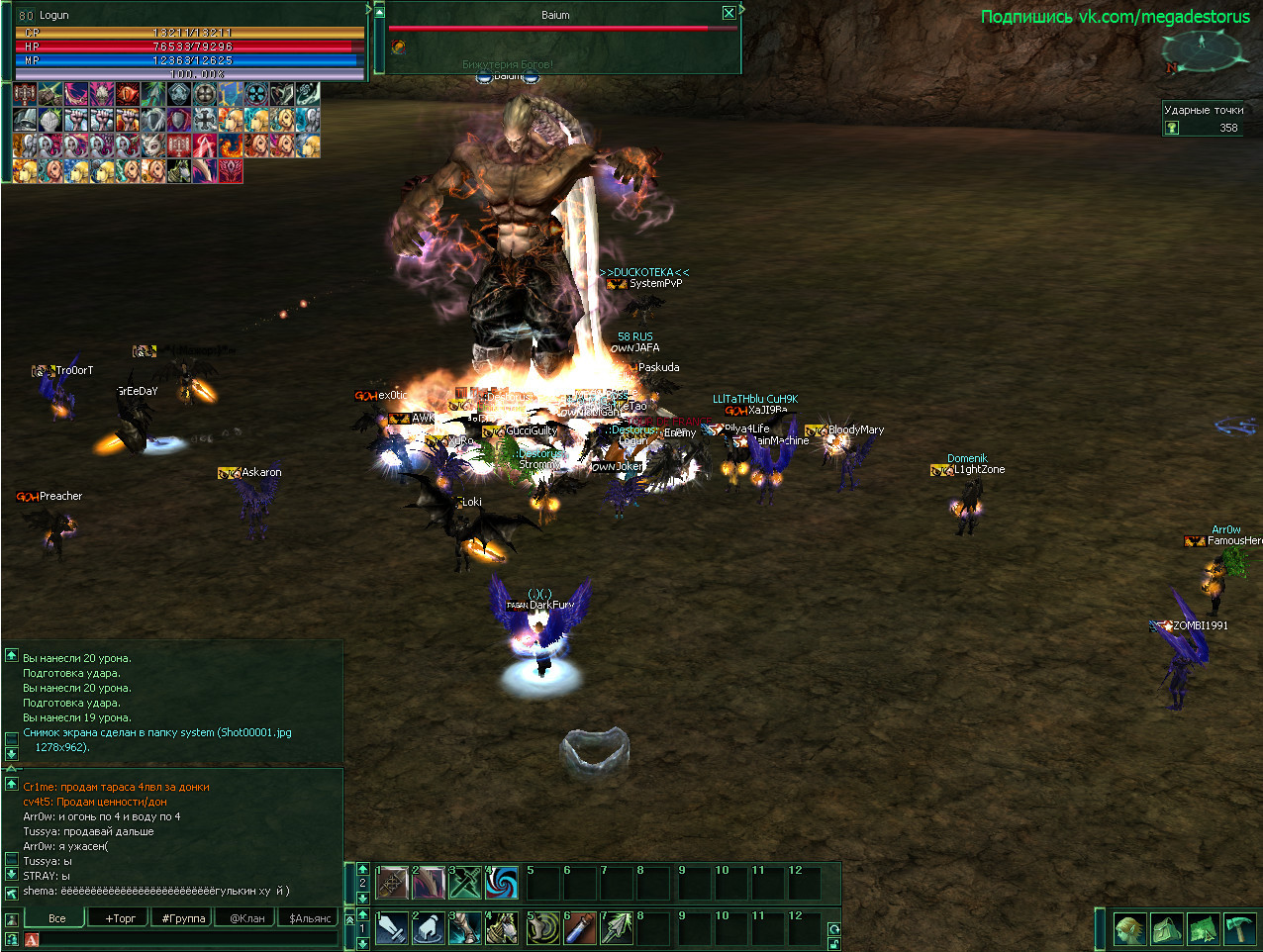Activate the pick-up hand action icon
The height and width of the screenshot is (952, 1263).
coord(429,928)
